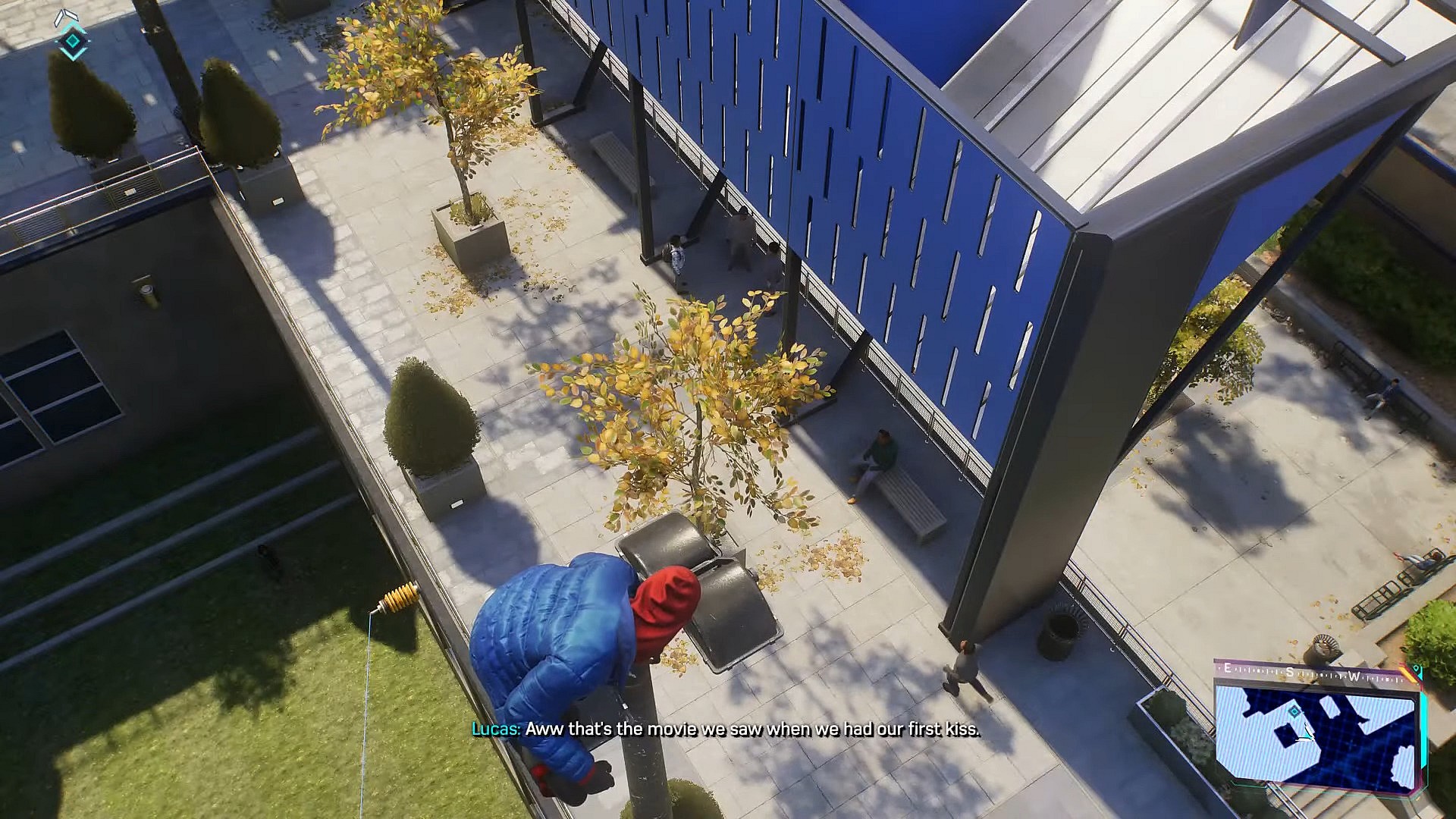Click the location pin icon on the minimap frame
The height and width of the screenshot is (819, 1456).
click(x=1417, y=669)
